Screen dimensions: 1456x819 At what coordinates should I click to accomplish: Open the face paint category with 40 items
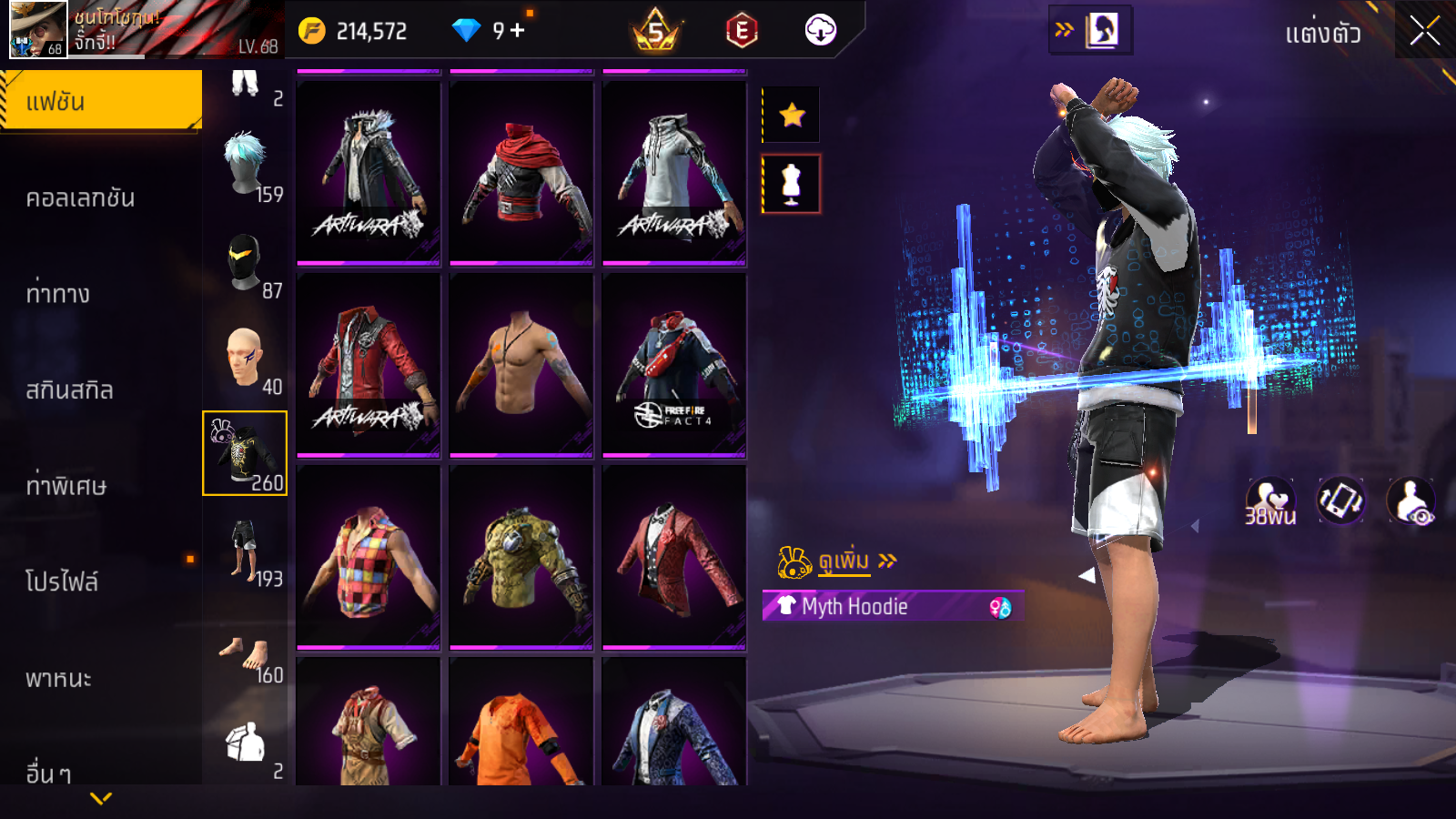[245, 358]
